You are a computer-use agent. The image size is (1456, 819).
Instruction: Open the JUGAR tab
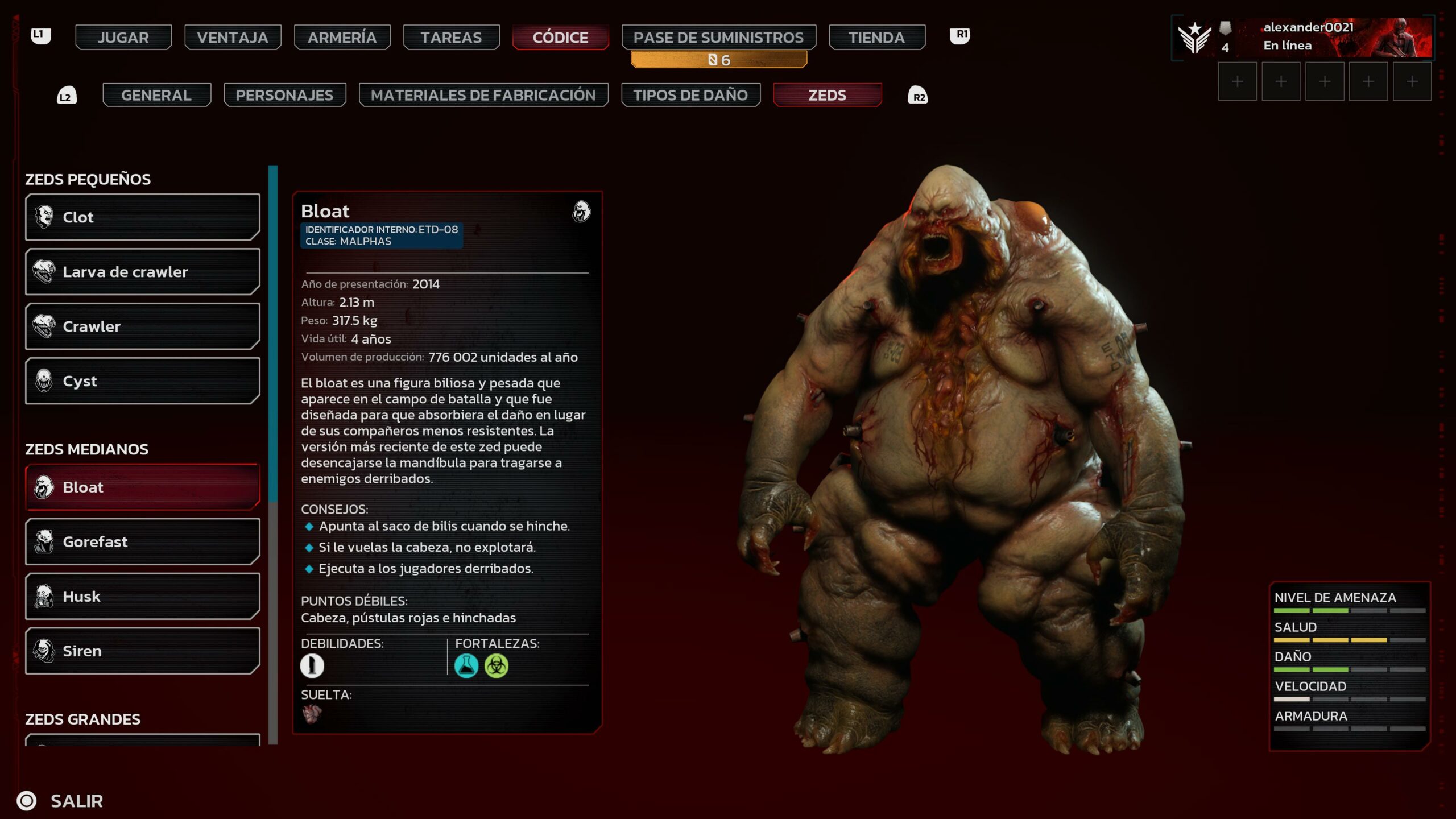pos(123,38)
